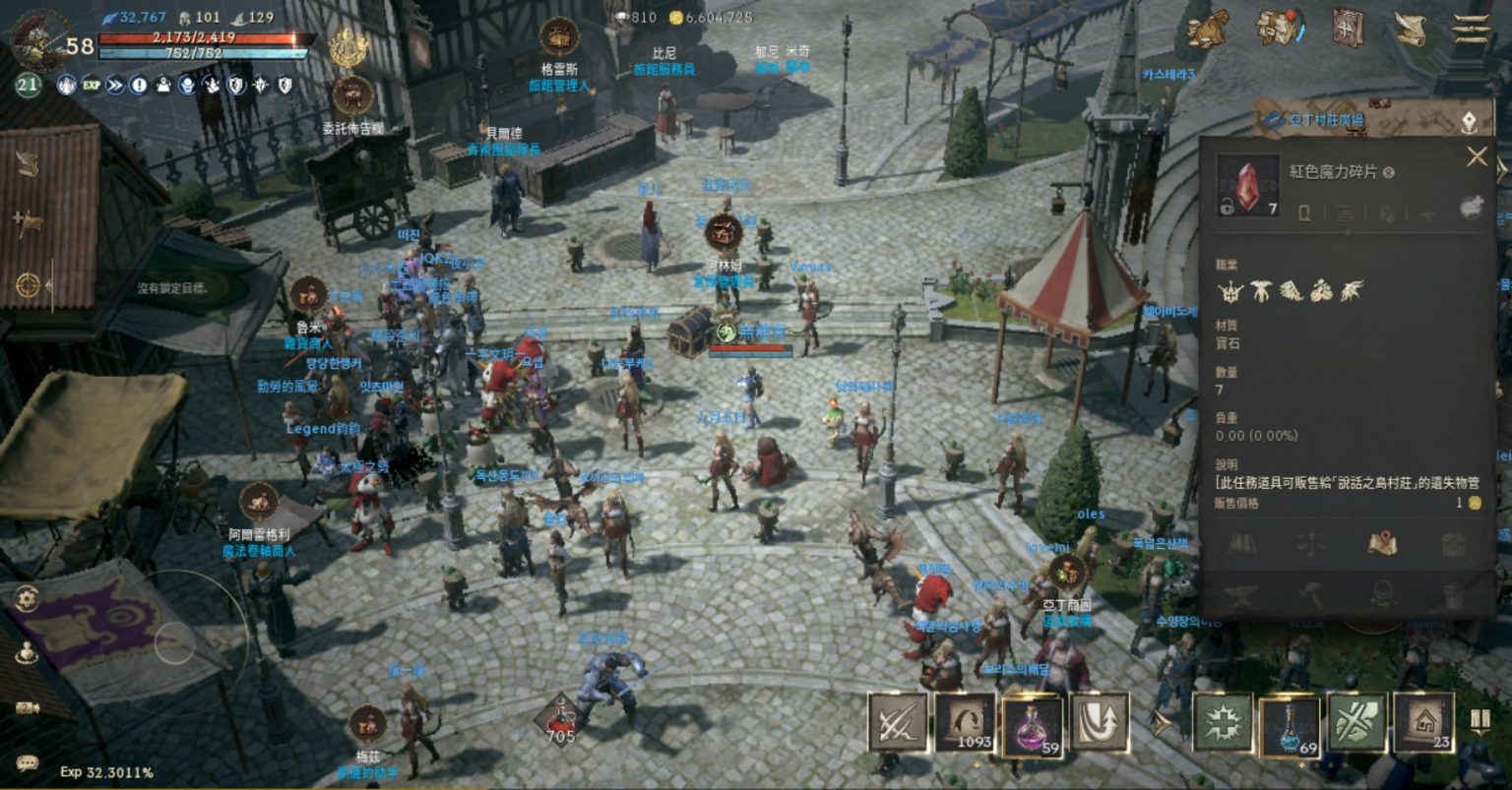The width and height of the screenshot is (1512, 790).
Task: Close the red mana shard item panel
Action: click(x=1477, y=156)
